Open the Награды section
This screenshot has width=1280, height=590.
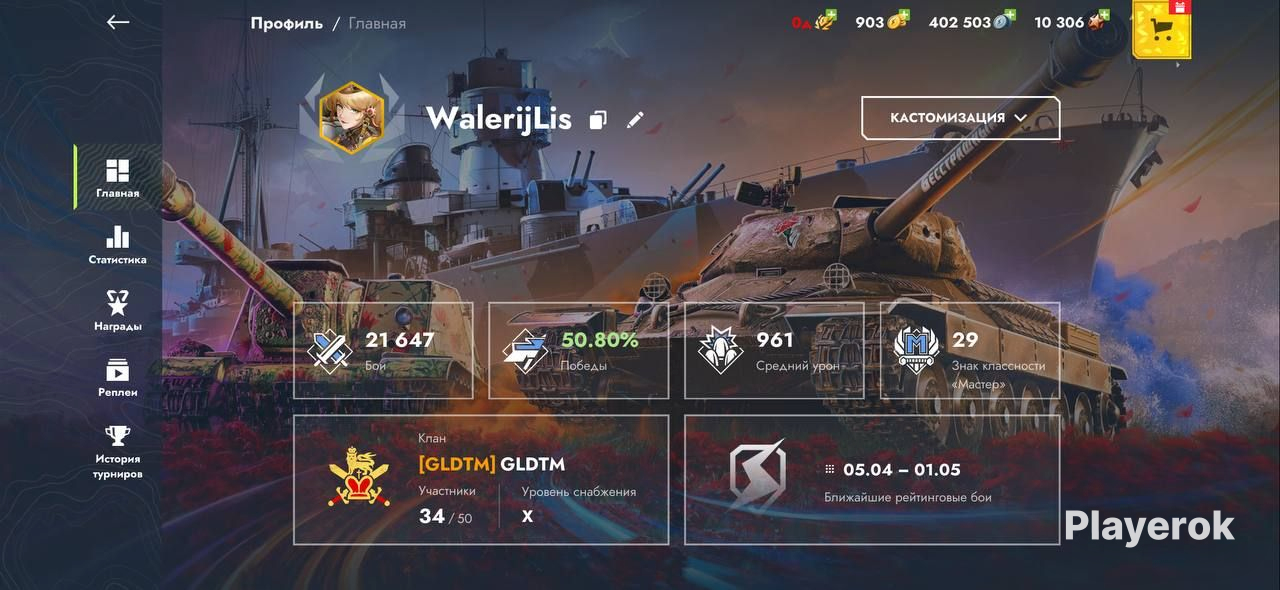tap(118, 311)
